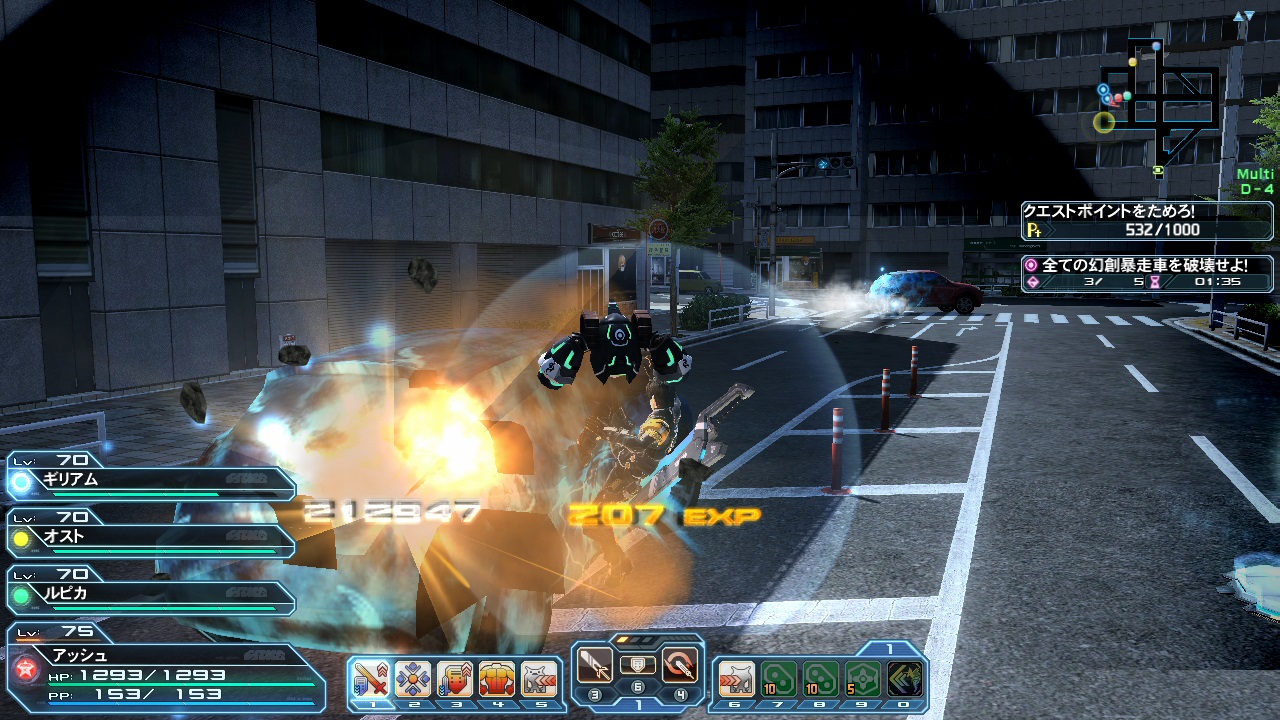Screen dimensions: 1280x720
Task: Trigger the orange muscle torso skill
Action: point(497,680)
